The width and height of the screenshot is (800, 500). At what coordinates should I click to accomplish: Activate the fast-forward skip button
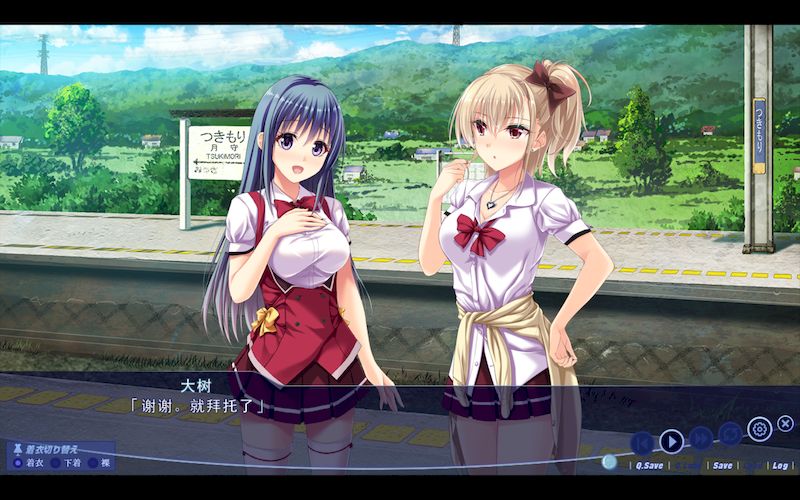pos(701,440)
